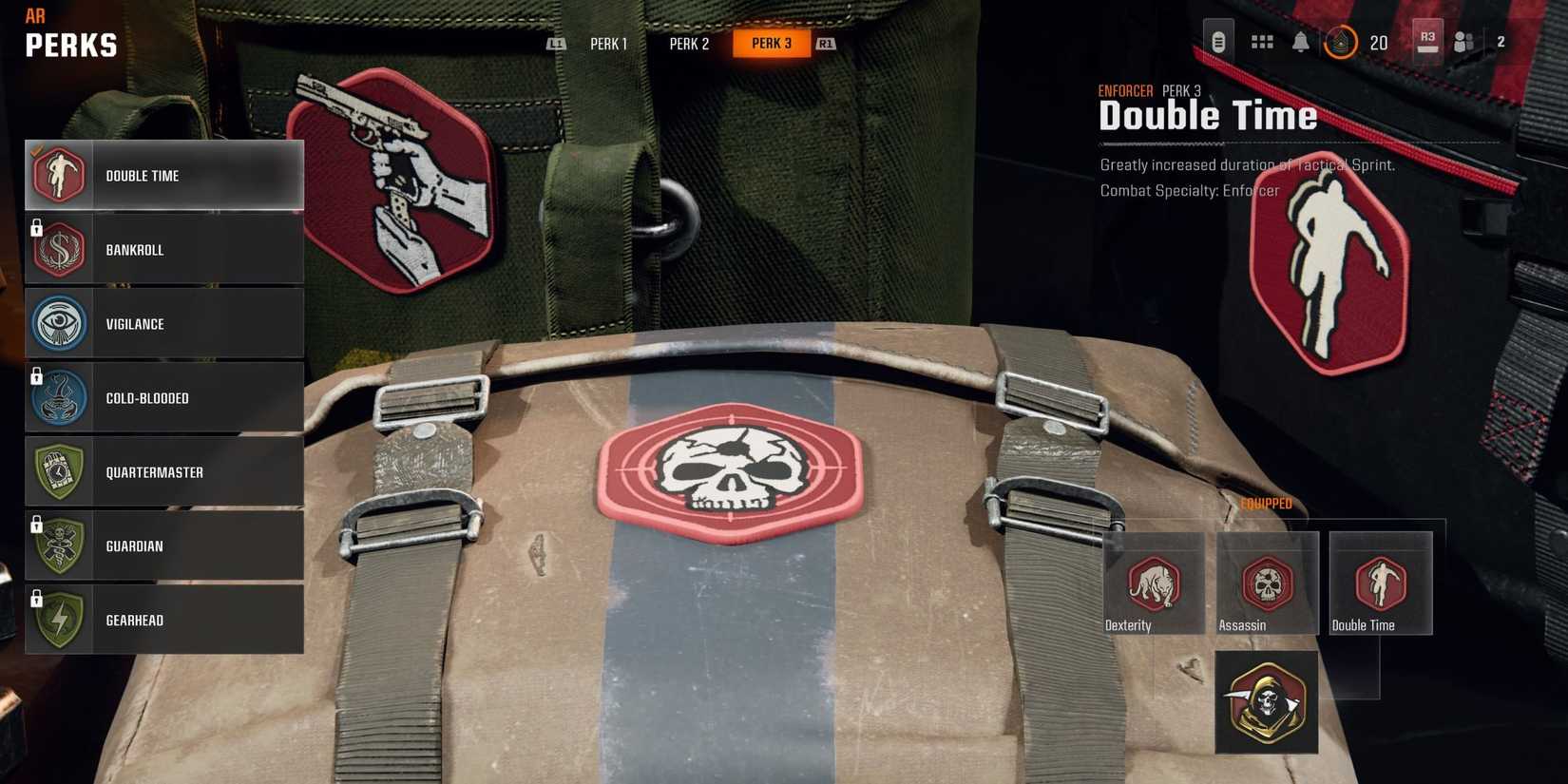Switch to the Perk 1 tab
This screenshot has height=784, width=1568.
point(608,43)
